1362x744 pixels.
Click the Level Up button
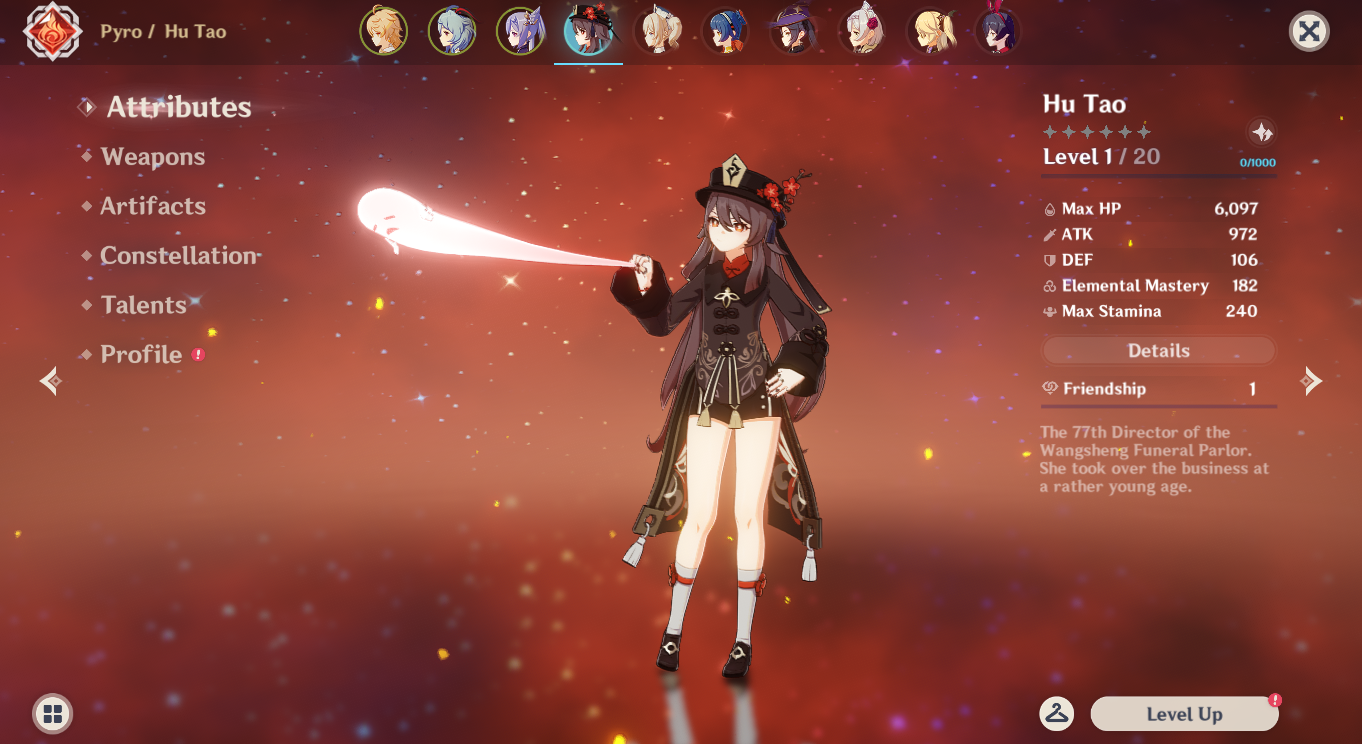coord(1184,714)
